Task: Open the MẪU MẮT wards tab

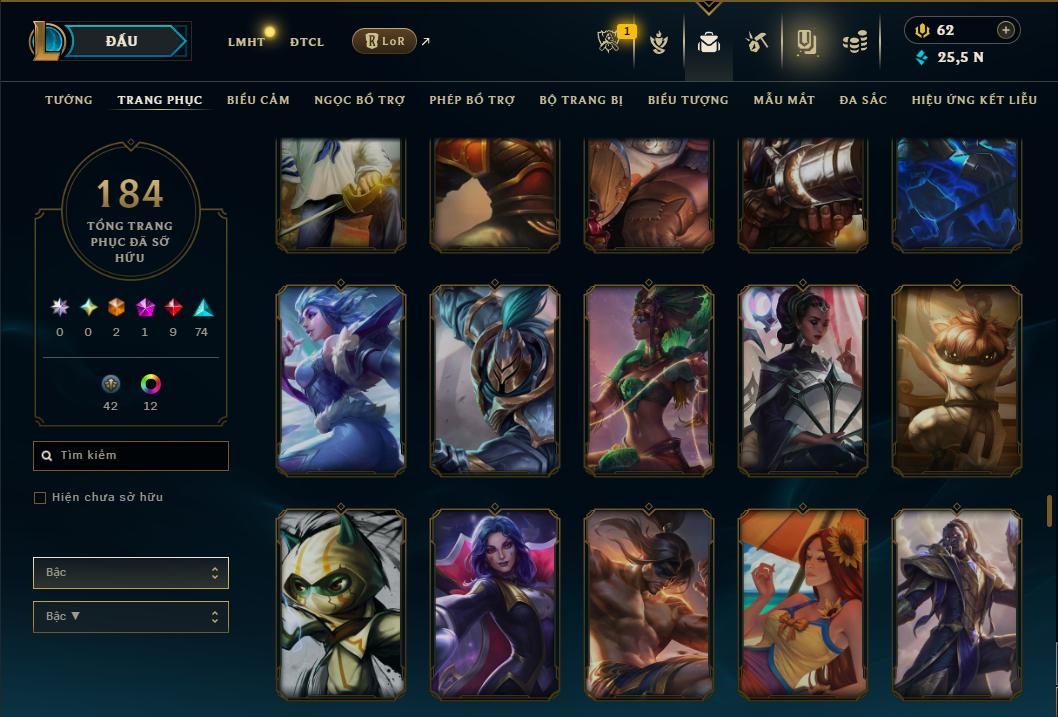Action: point(784,100)
